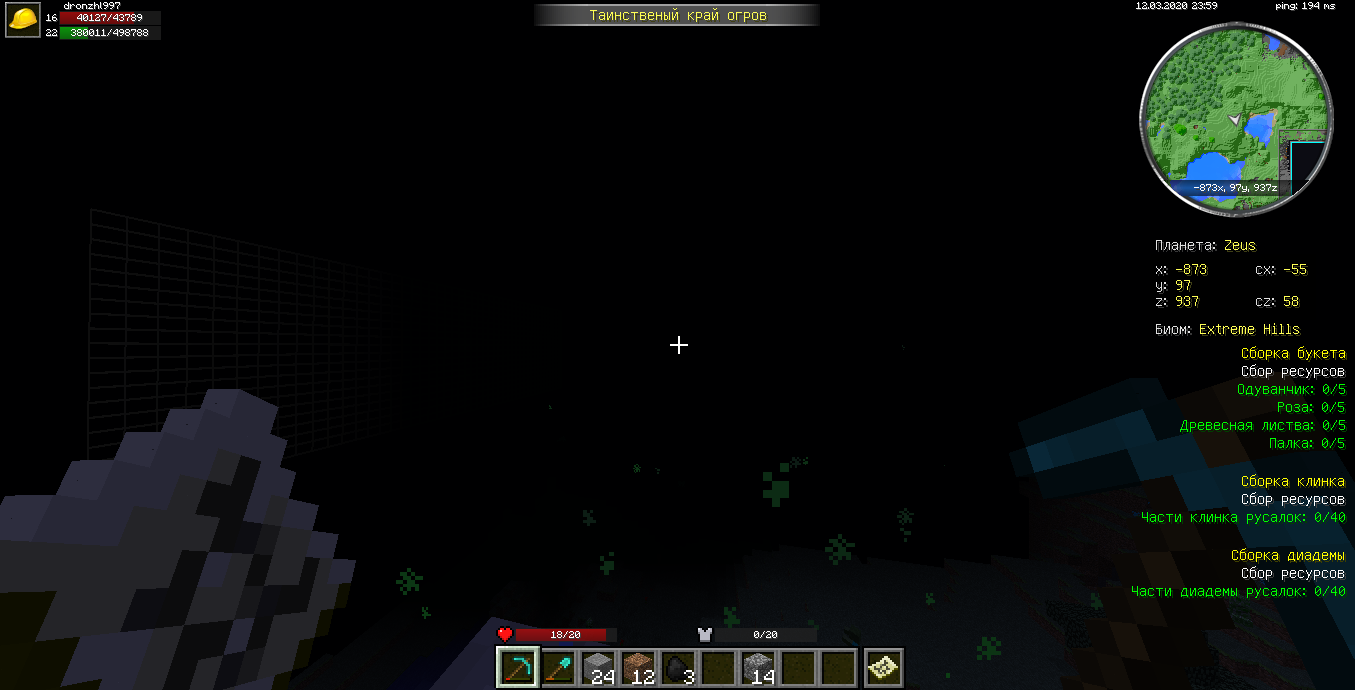Choose the stone block stack of 24
Image resolution: width=1355 pixels, height=690 pixels.
pyautogui.click(x=599, y=667)
